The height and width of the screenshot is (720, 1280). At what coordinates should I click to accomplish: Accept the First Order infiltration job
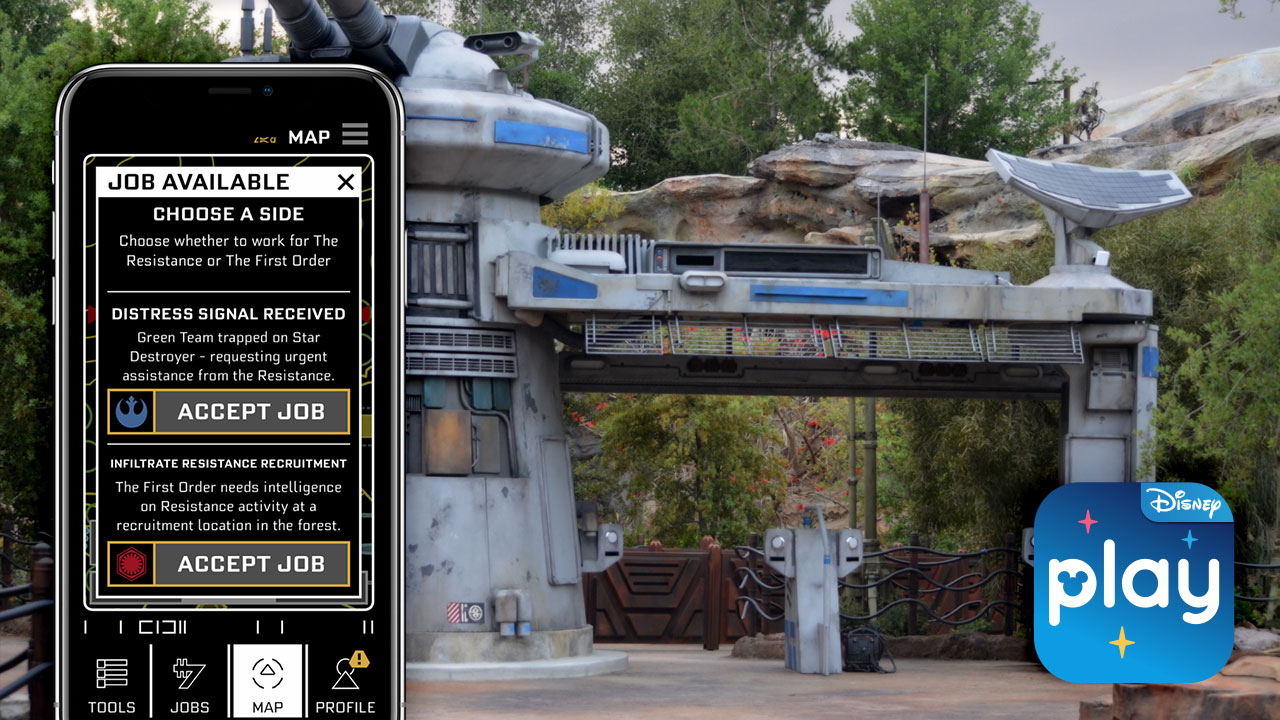pos(248,564)
